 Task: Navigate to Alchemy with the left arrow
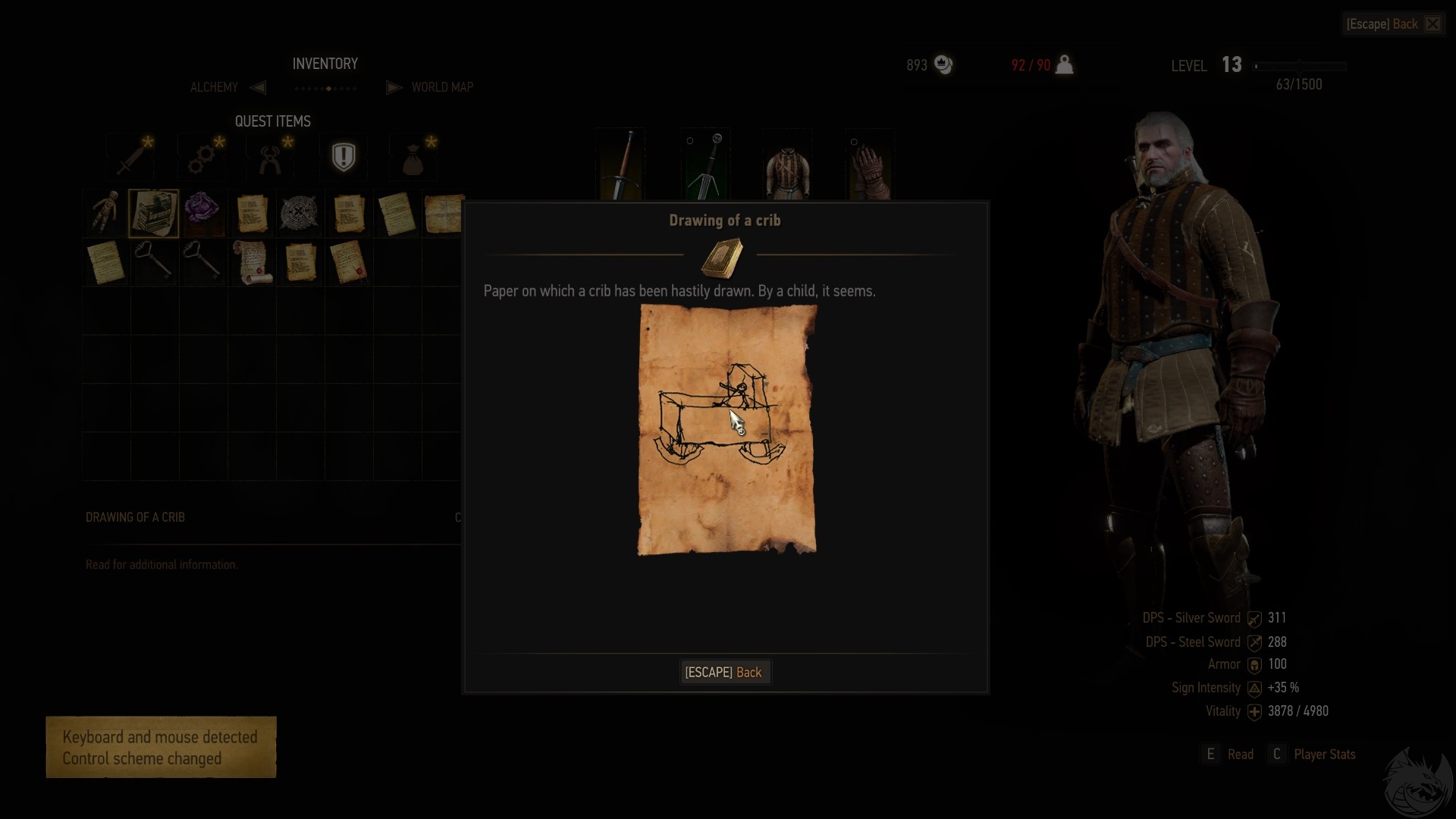[258, 87]
